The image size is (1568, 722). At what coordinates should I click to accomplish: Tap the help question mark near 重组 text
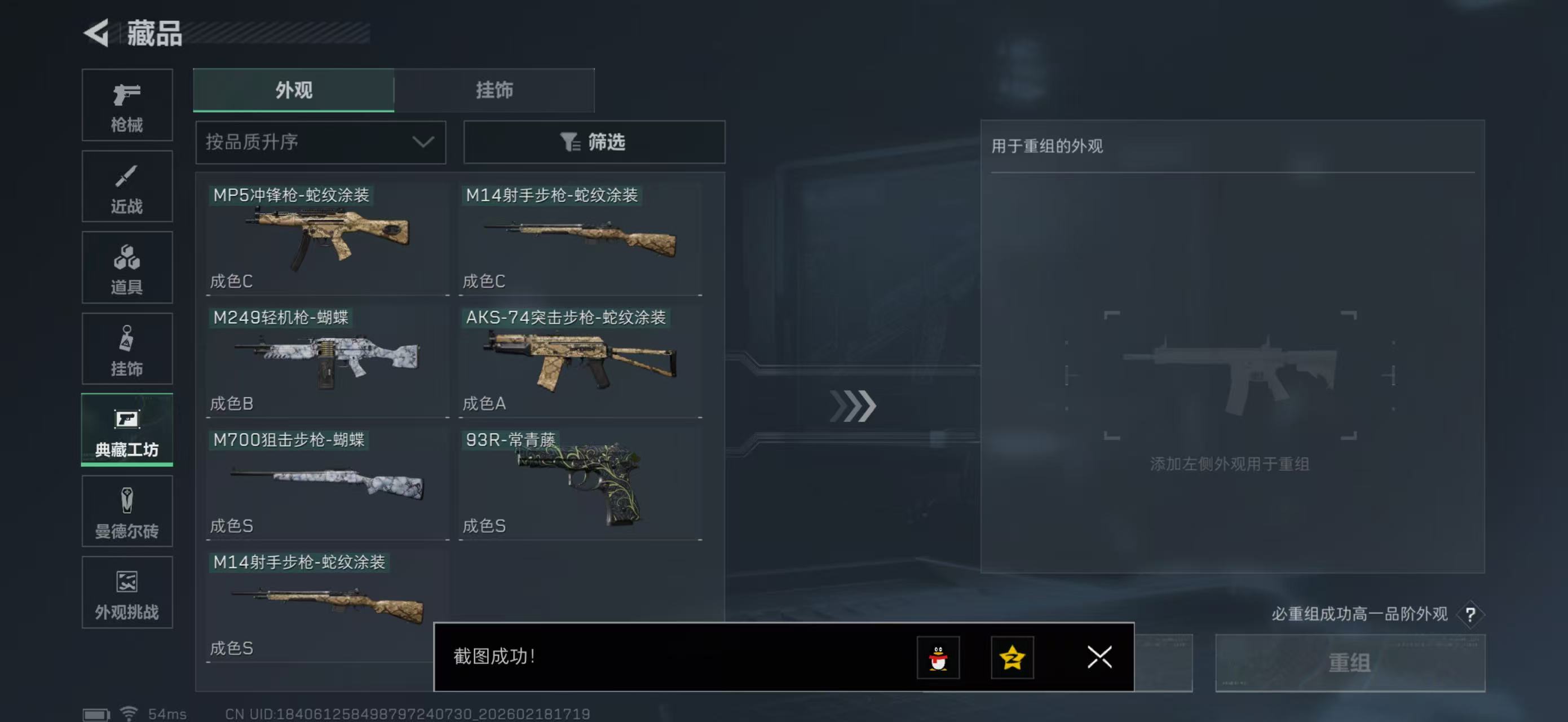click(1472, 615)
